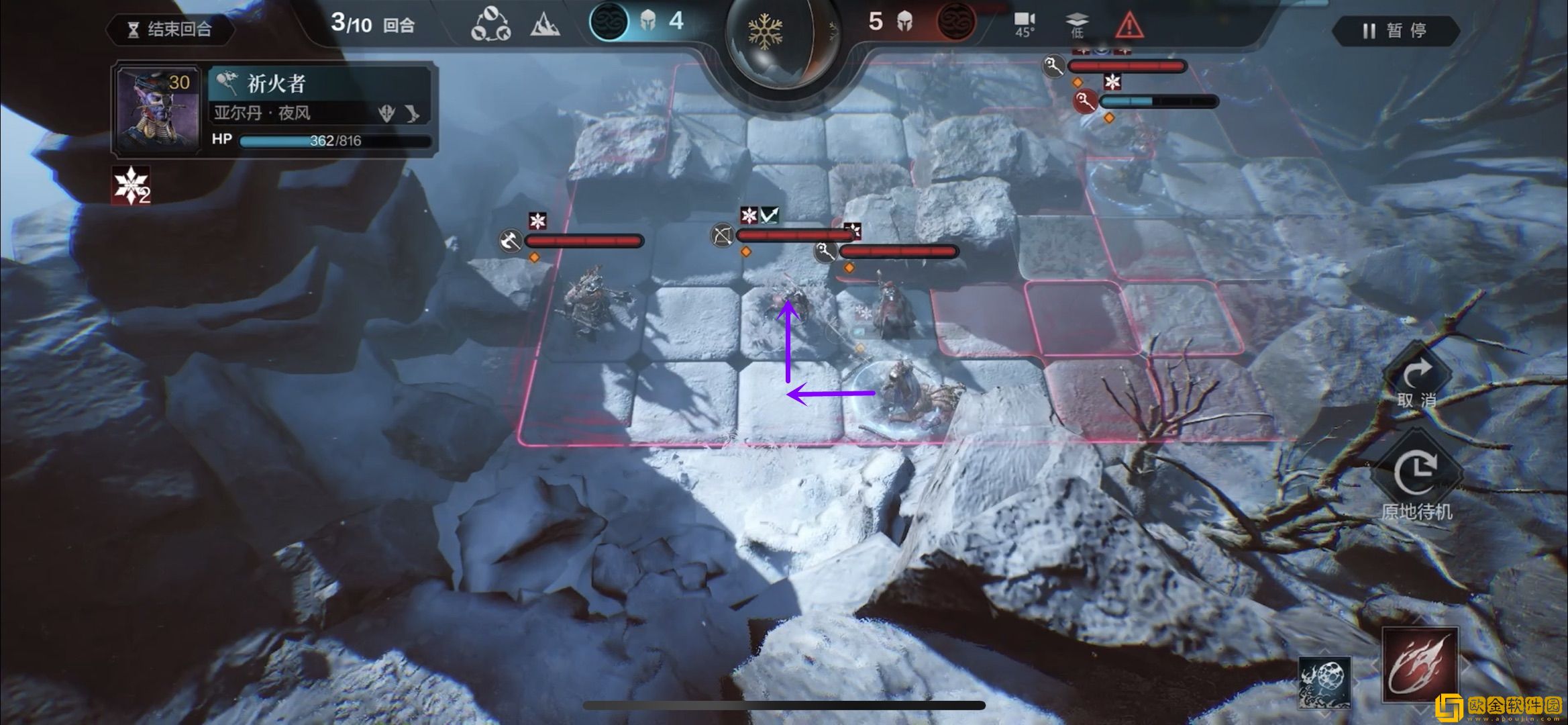End the turn with 结束回合
This screenshot has height=725, width=1568.
[x=170, y=30]
